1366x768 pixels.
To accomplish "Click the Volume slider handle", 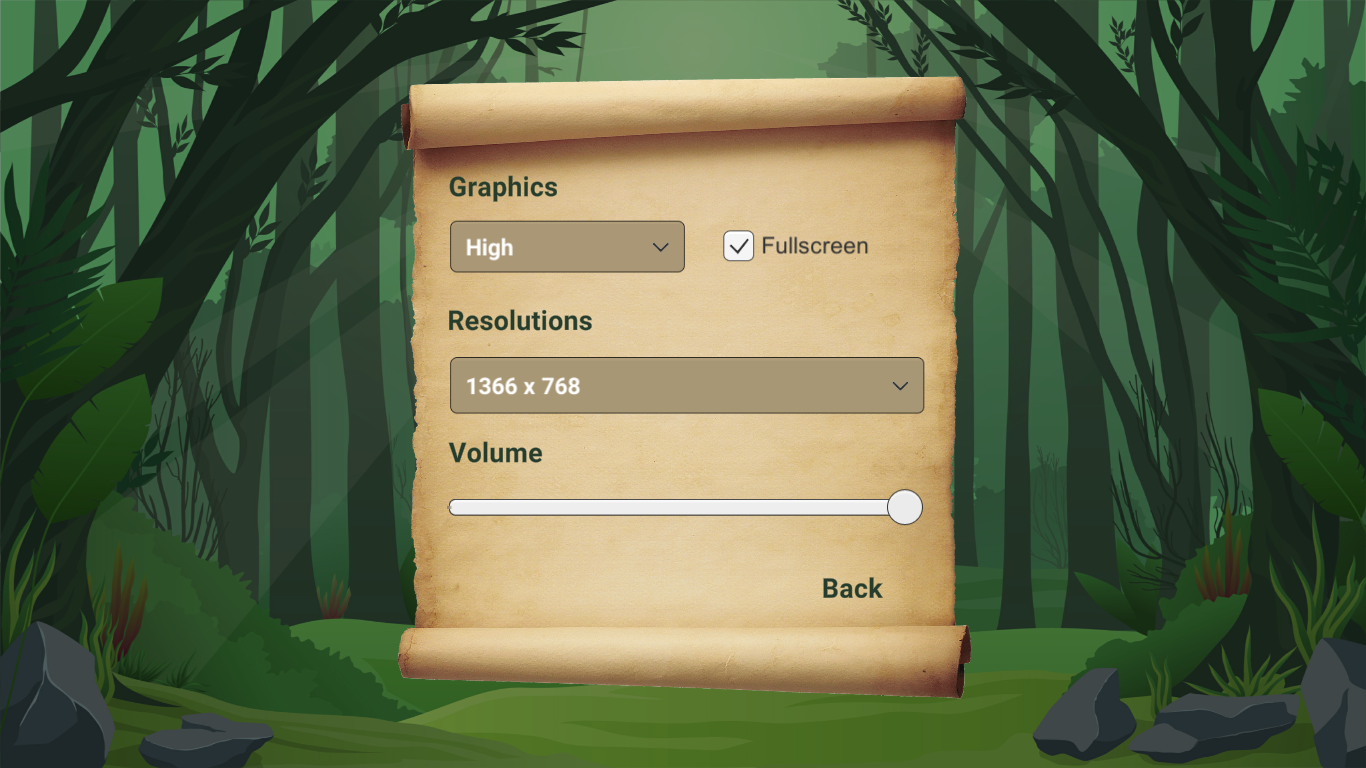I will click(904, 508).
